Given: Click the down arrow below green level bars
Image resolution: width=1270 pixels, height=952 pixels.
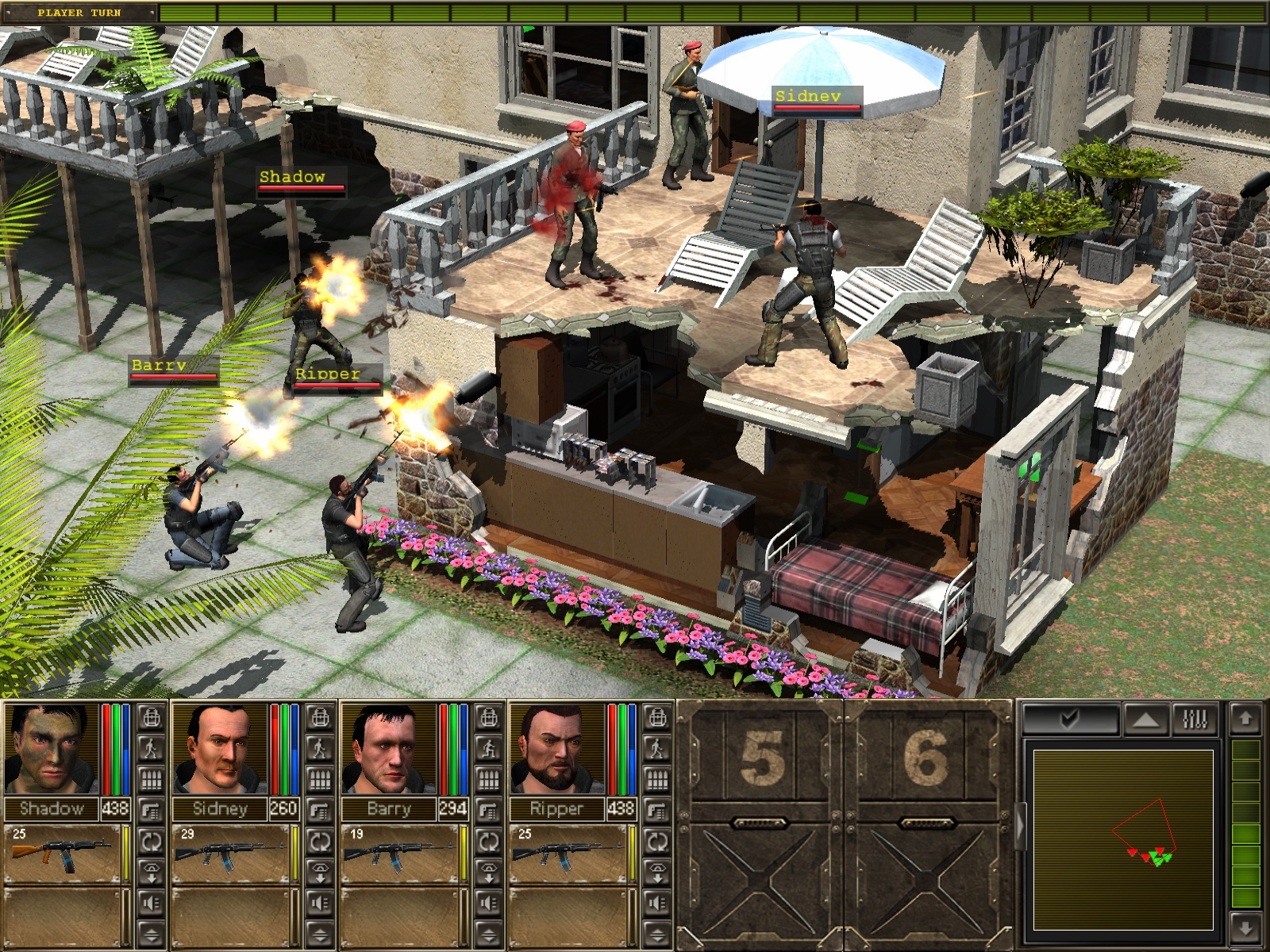Looking at the screenshot, I should [x=1245, y=928].
